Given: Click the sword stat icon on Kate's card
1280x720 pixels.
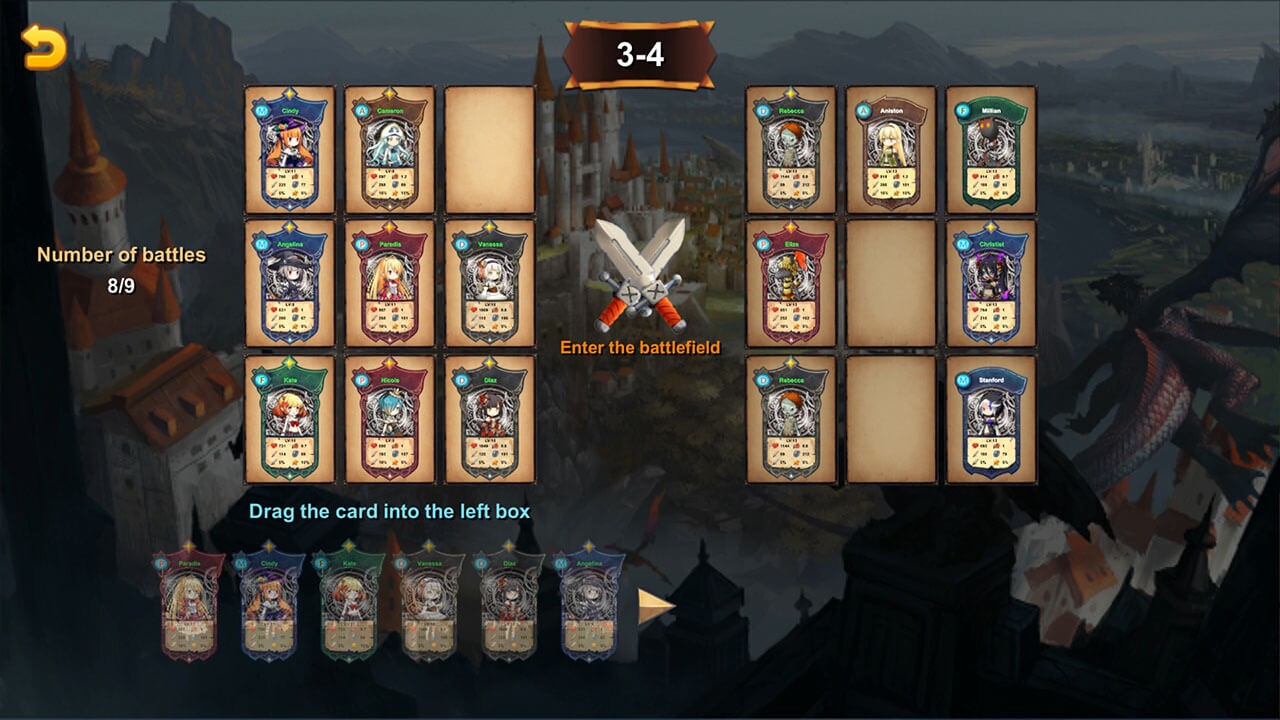Looking at the screenshot, I should pos(274,453).
